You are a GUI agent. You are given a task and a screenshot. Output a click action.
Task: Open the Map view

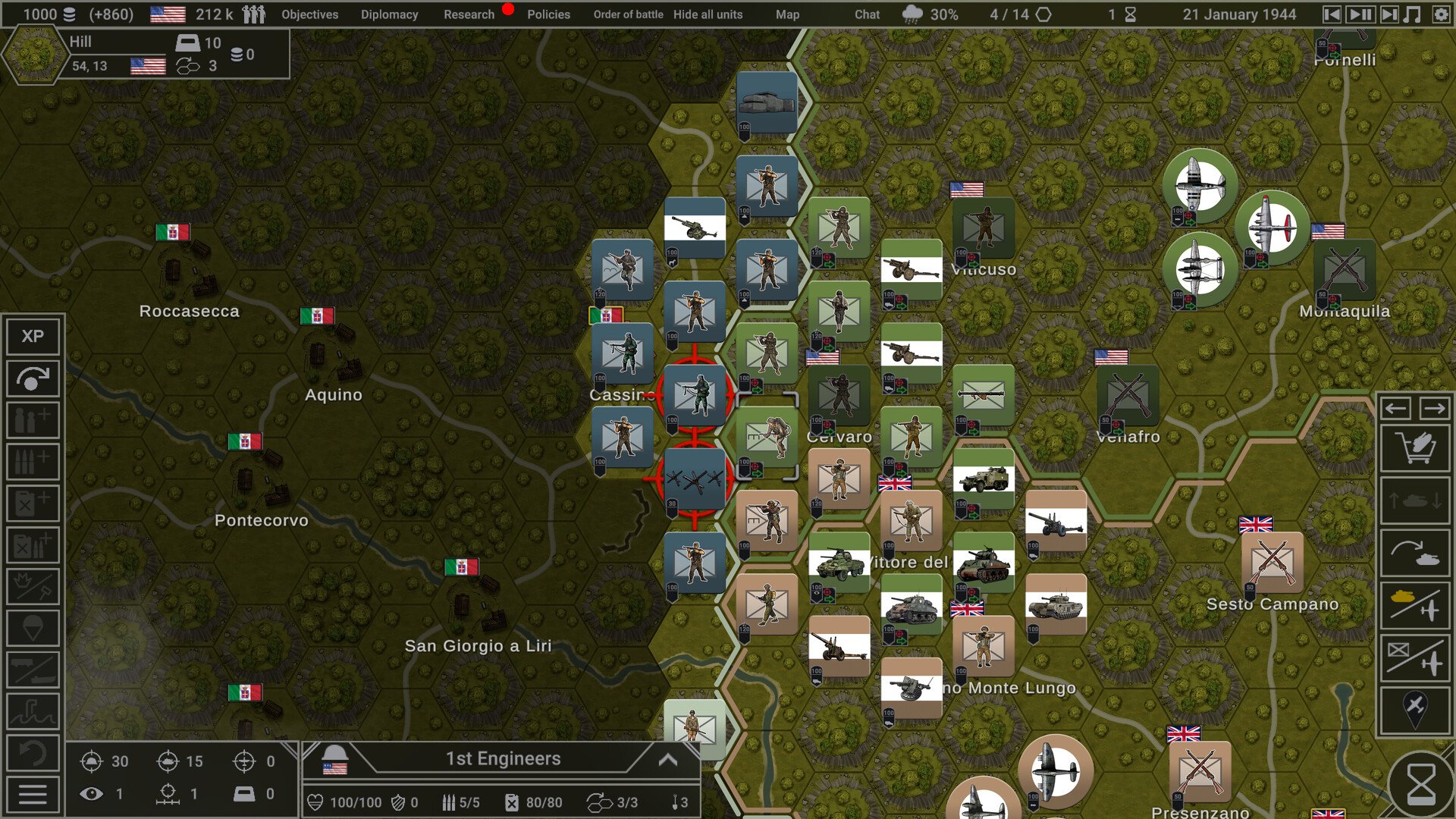[x=787, y=14]
